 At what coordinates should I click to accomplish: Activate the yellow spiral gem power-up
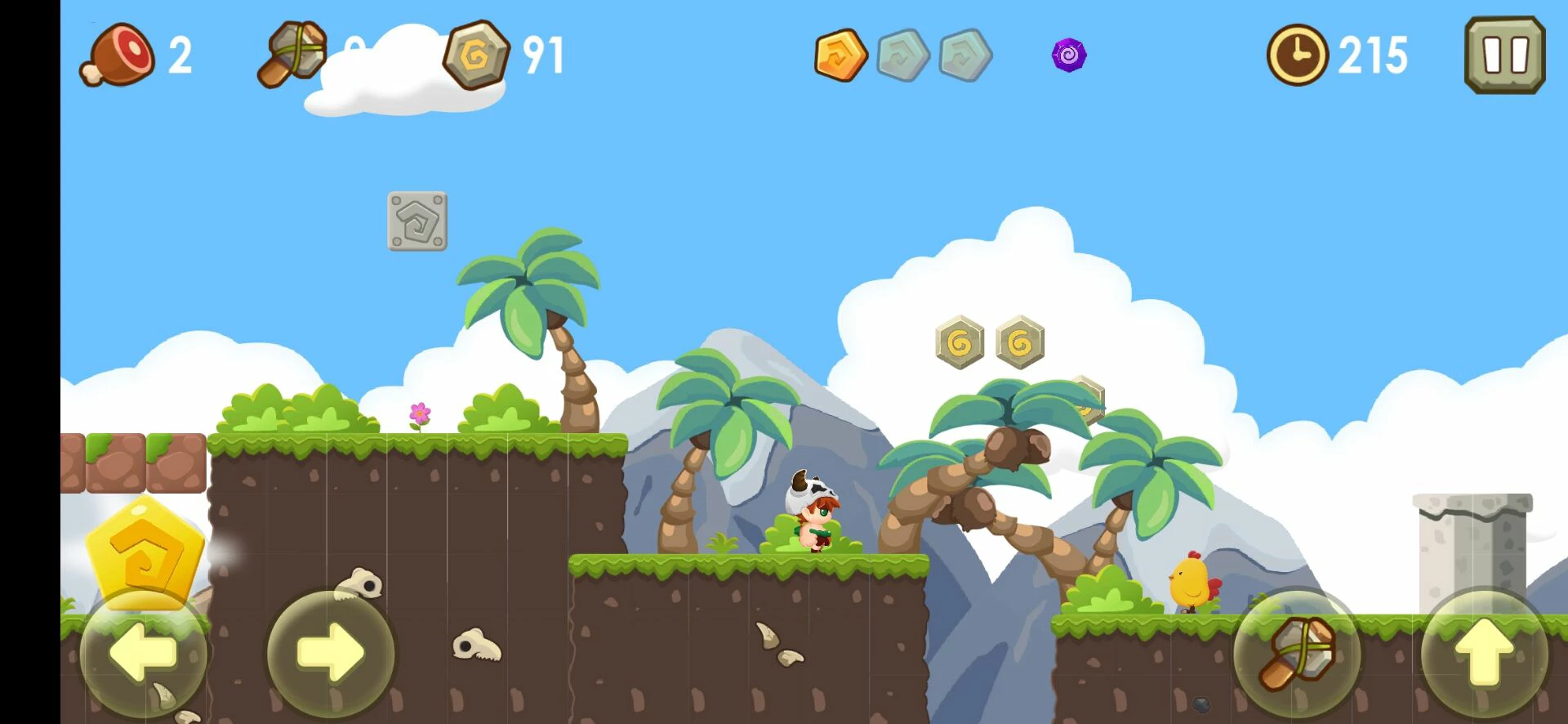(x=145, y=550)
